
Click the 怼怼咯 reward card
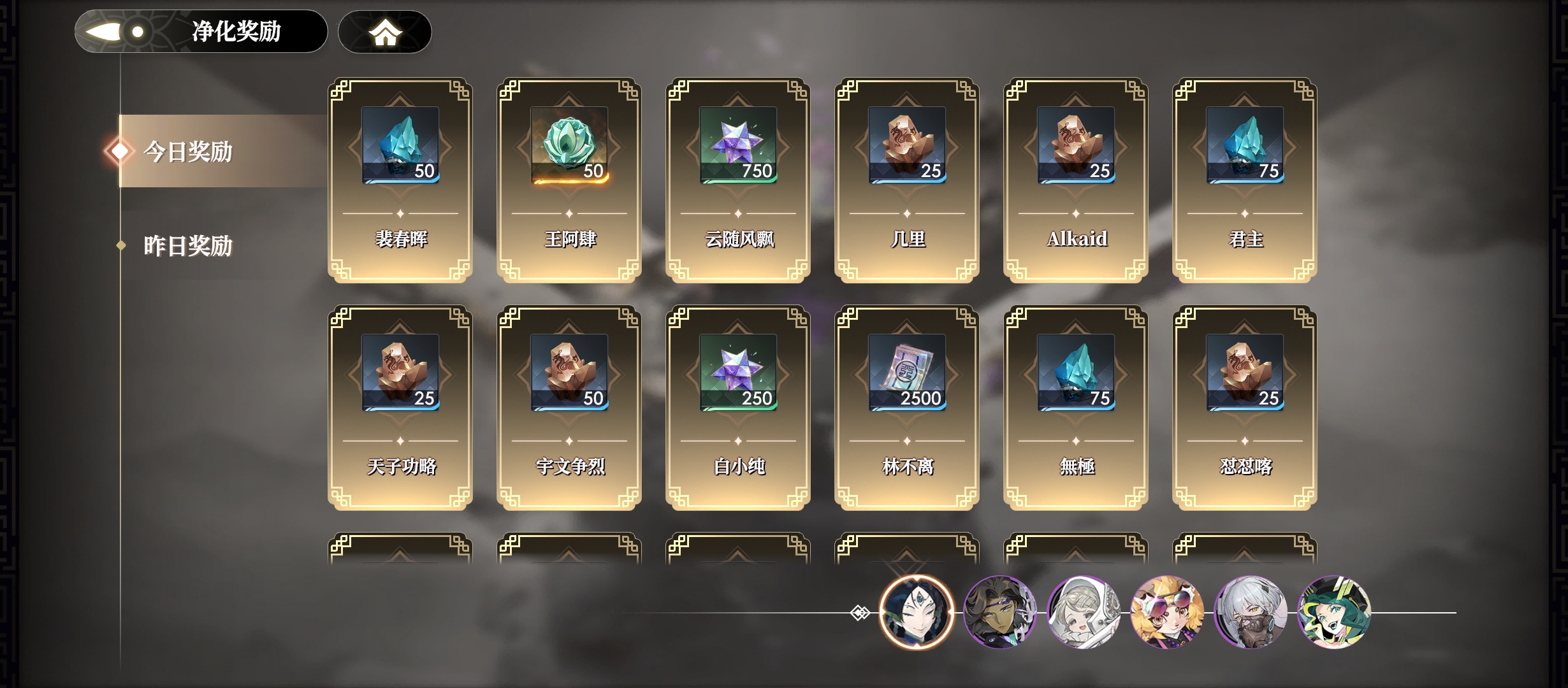coord(1245,407)
